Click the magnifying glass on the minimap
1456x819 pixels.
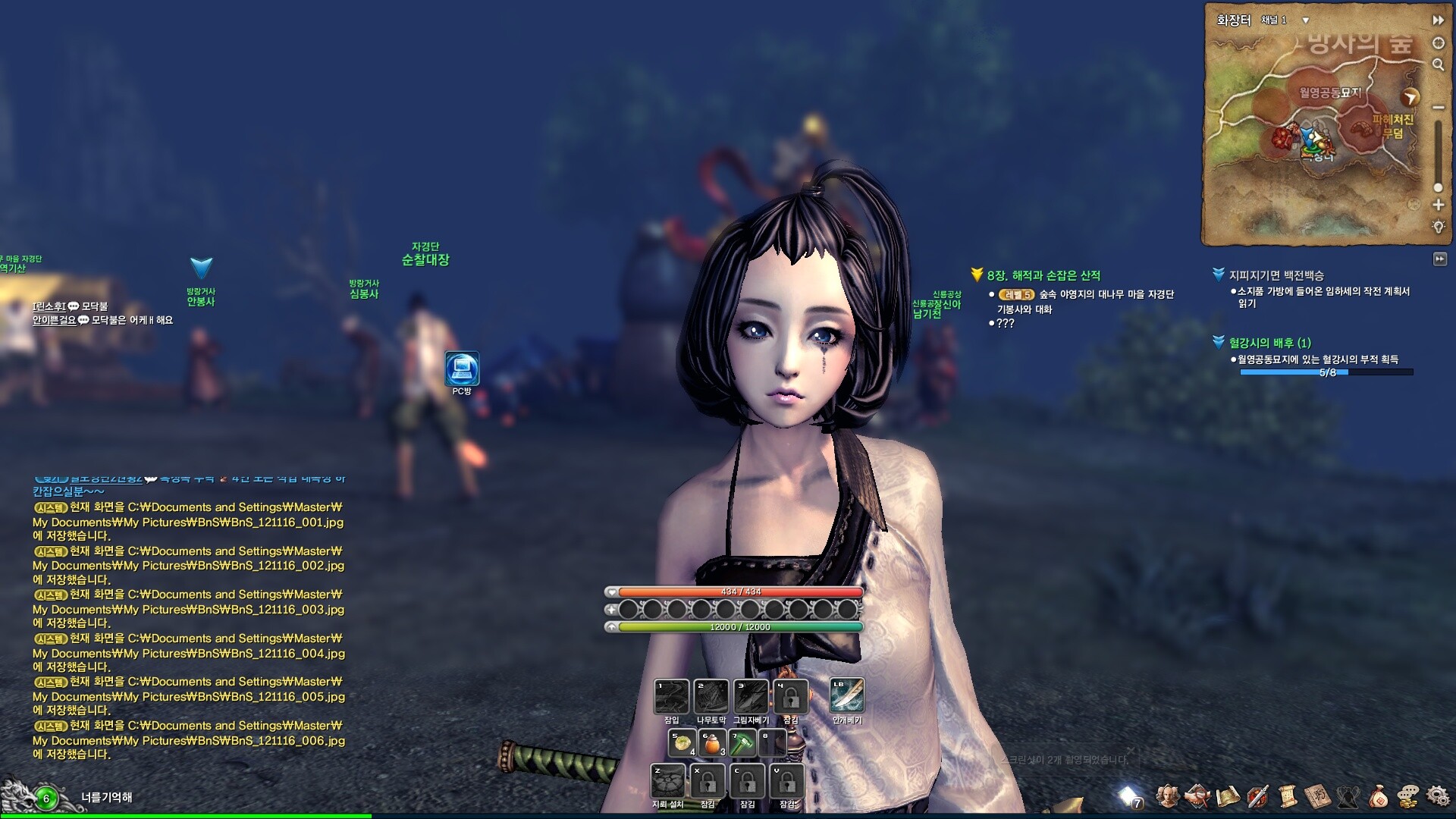click(1438, 65)
